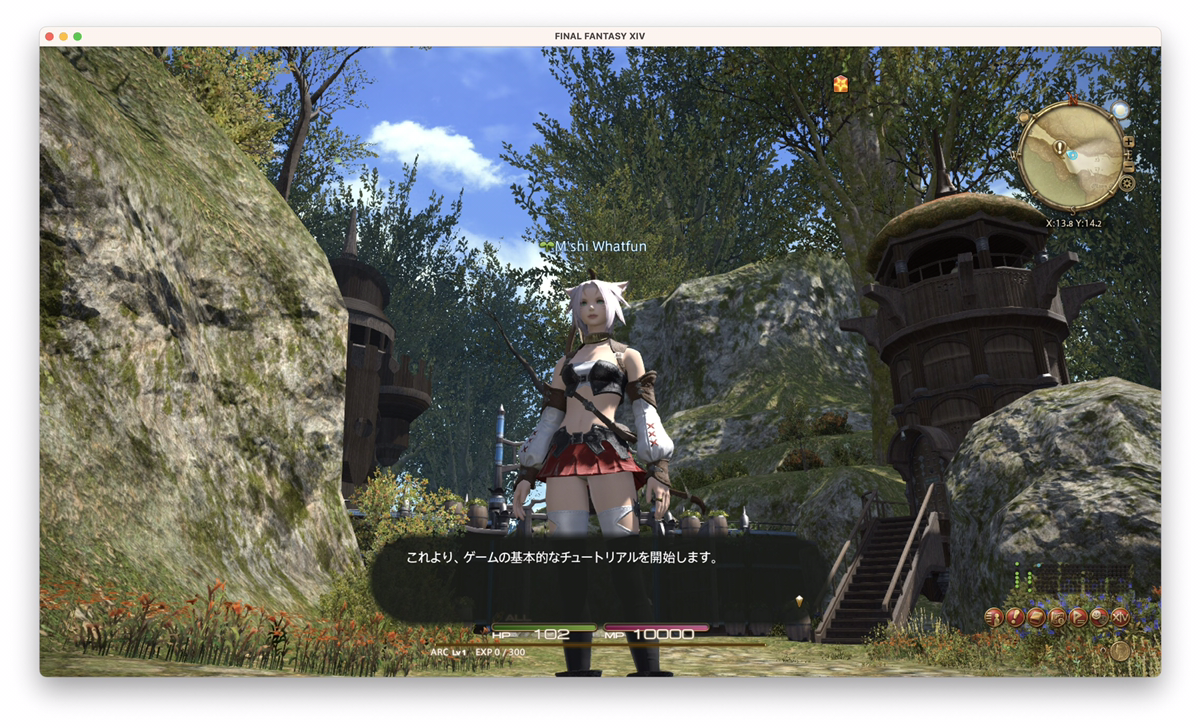Image resolution: width=1200 pixels, height=728 pixels.
Task: Zoom in the minimap with plus button
Action: click(1129, 142)
